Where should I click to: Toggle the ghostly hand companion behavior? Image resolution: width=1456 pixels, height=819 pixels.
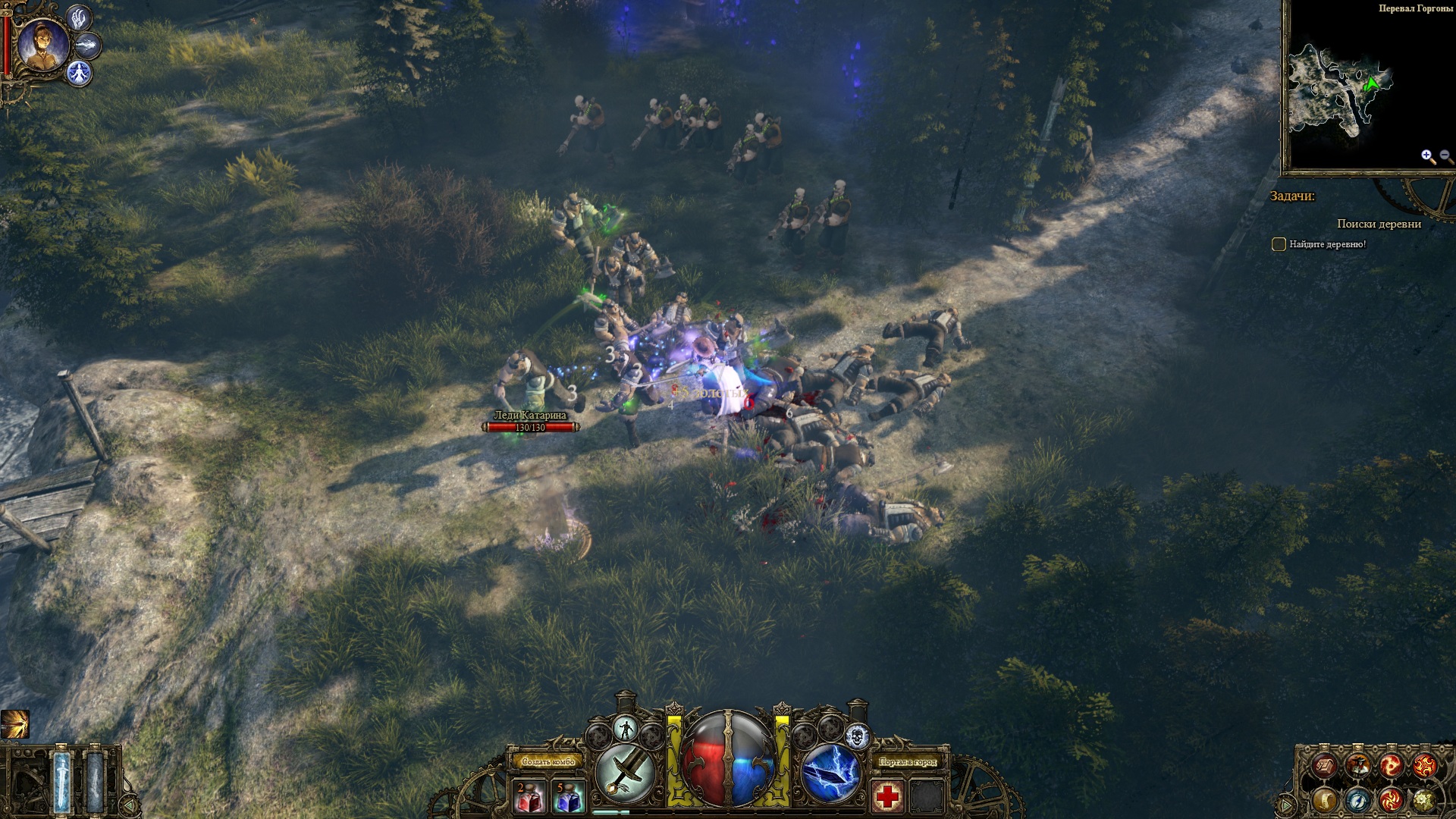click(x=79, y=17)
